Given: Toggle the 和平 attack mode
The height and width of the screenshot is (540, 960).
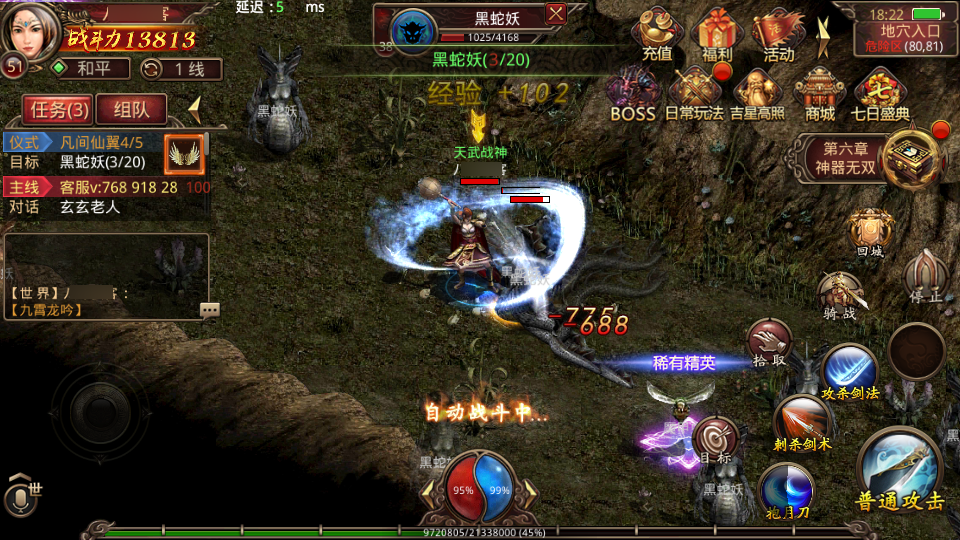Looking at the screenshot, I should tap(92, 69).
